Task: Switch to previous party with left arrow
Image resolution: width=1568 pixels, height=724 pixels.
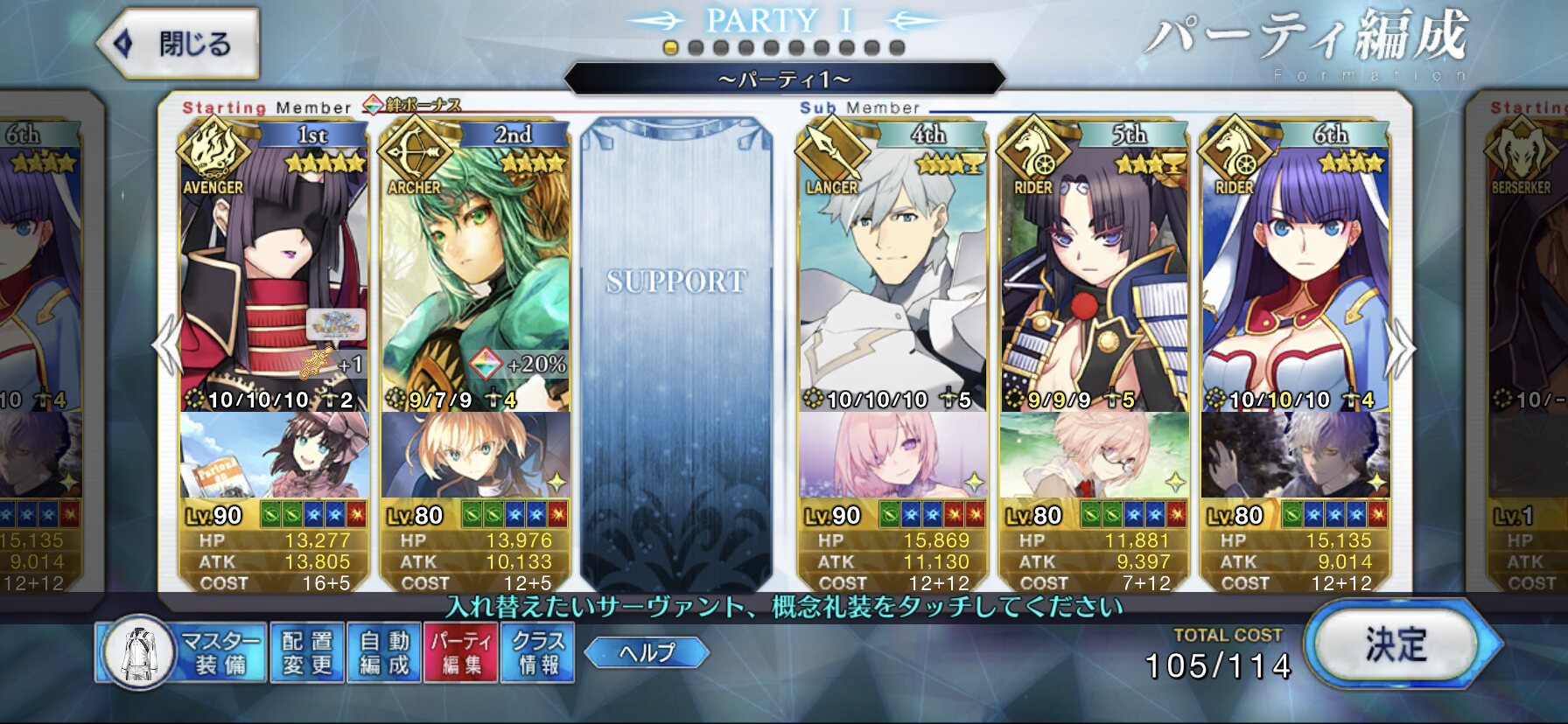Action: coord(166,345)
